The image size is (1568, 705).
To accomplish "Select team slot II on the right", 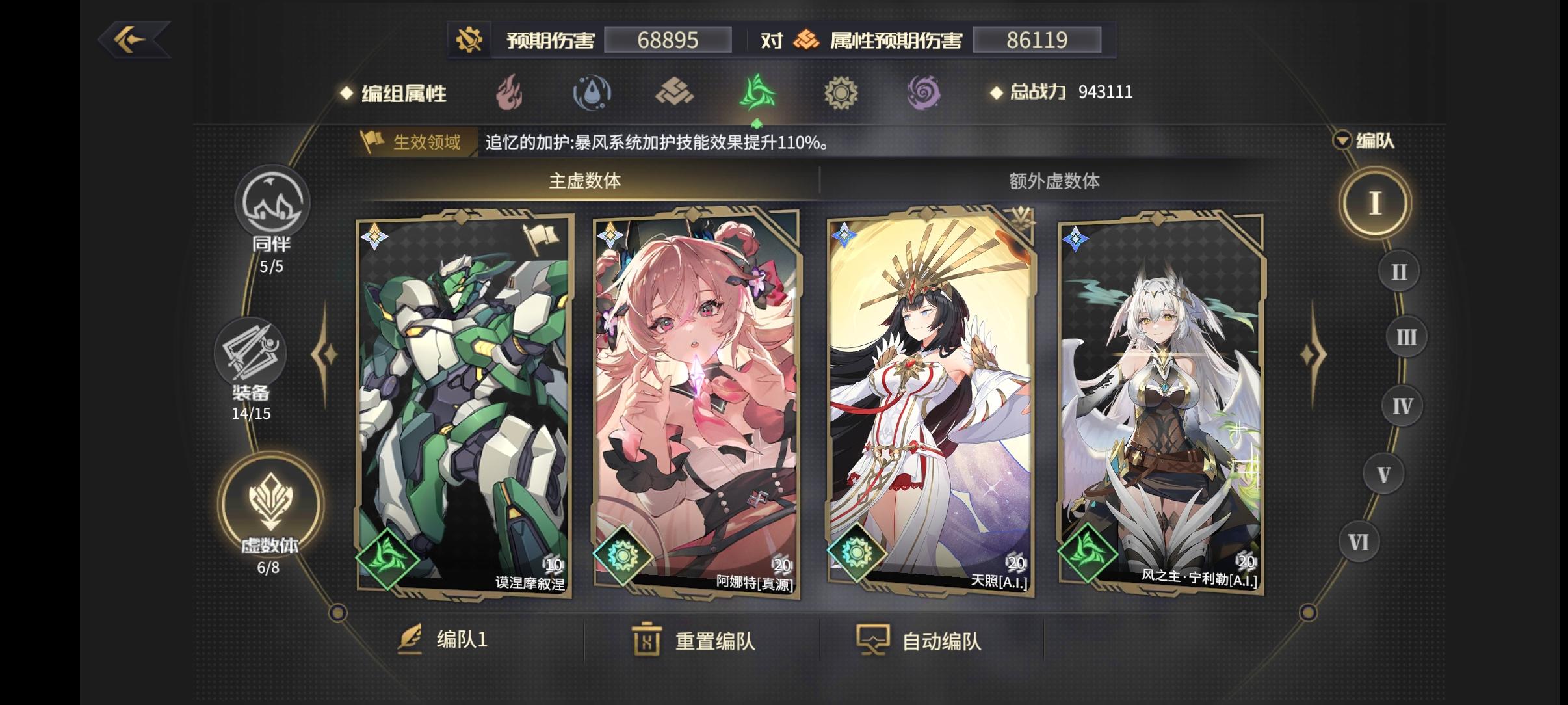I will tap(1400, 269).
